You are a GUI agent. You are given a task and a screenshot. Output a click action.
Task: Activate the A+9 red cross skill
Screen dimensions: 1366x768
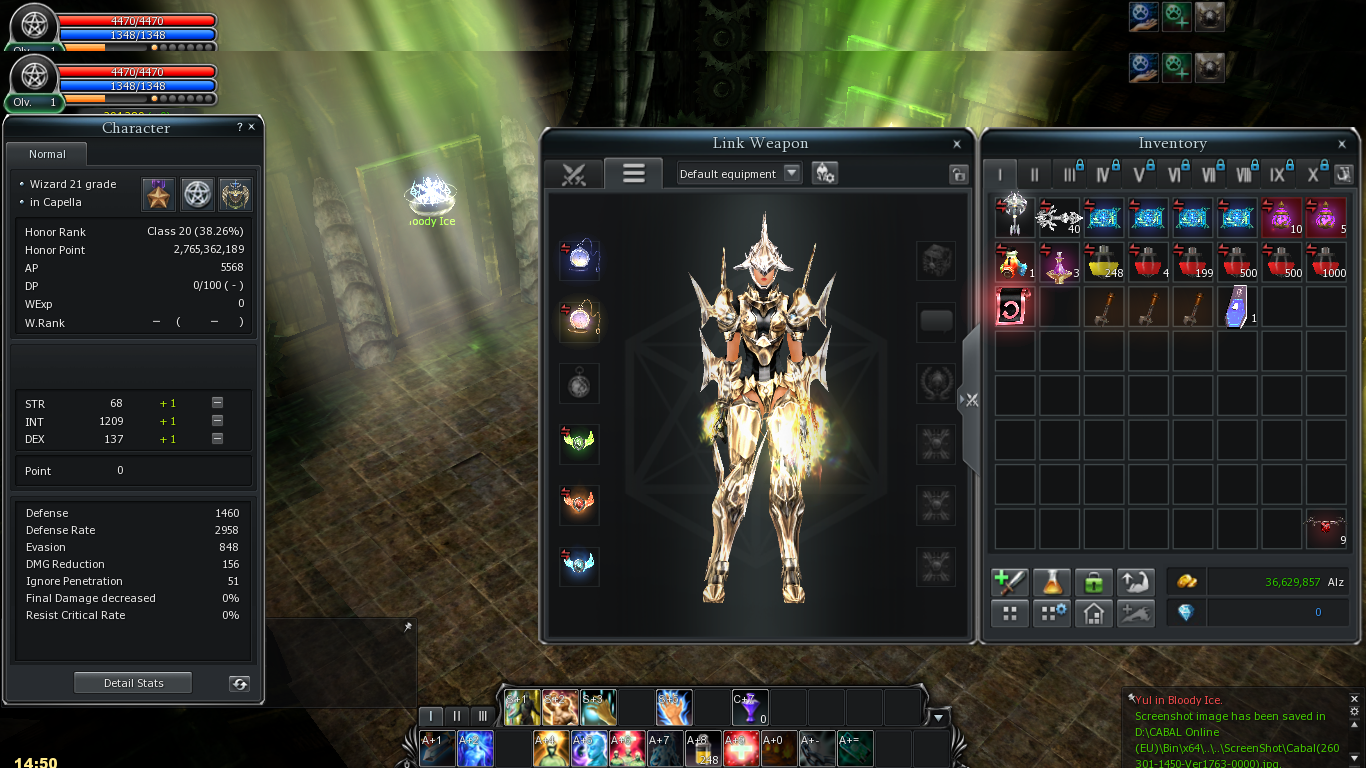click(x=741, y=748)
